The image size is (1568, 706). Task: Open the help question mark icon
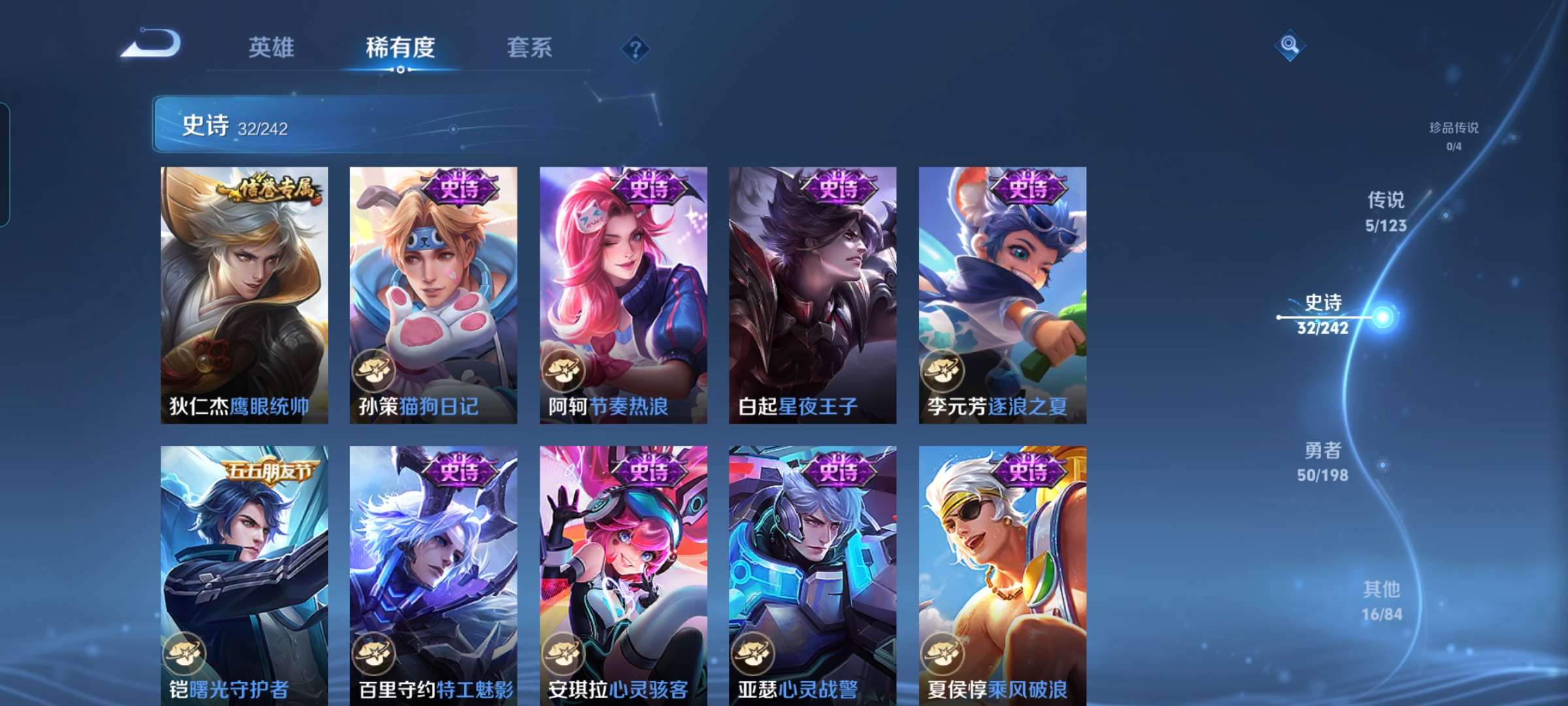(636, 49)
